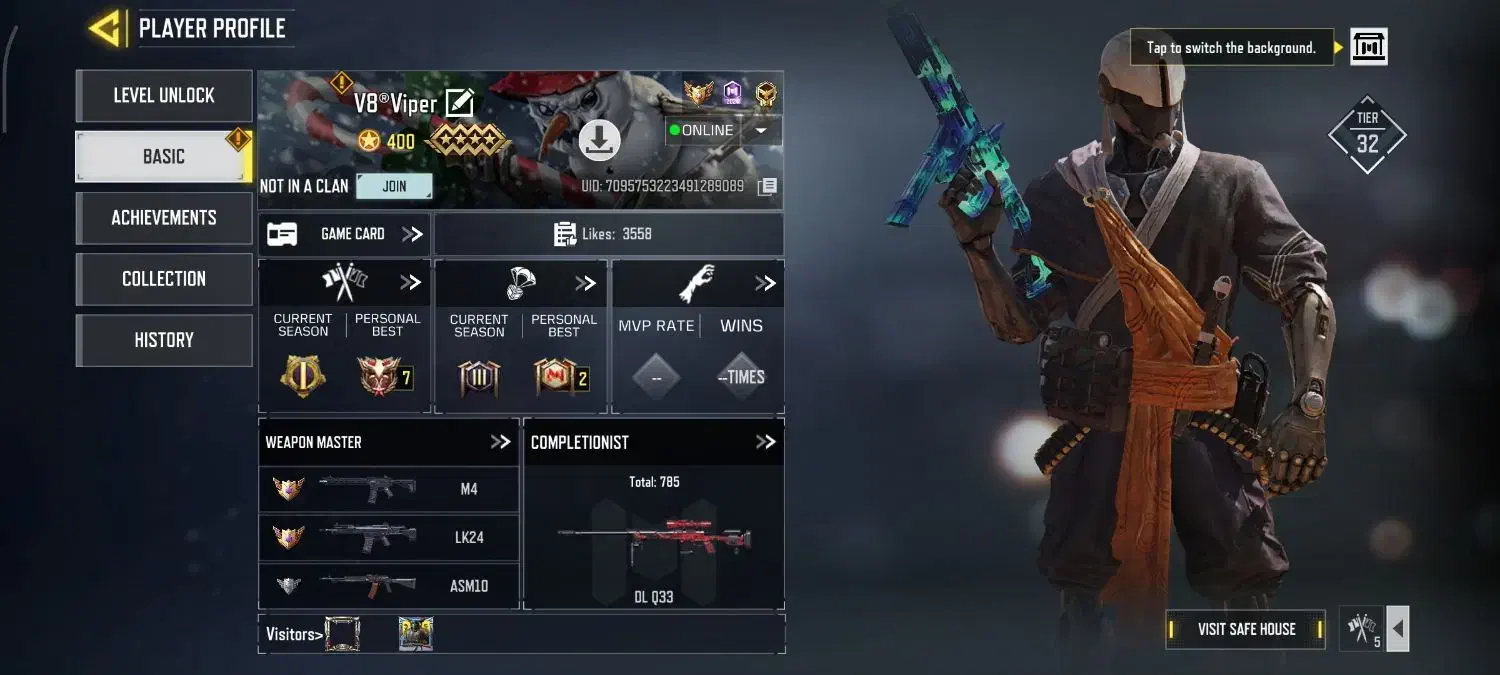The width and height of the screenshot is (1500, 675).
Task: Expand the Completionist section
Action: [x=766, y=442]
